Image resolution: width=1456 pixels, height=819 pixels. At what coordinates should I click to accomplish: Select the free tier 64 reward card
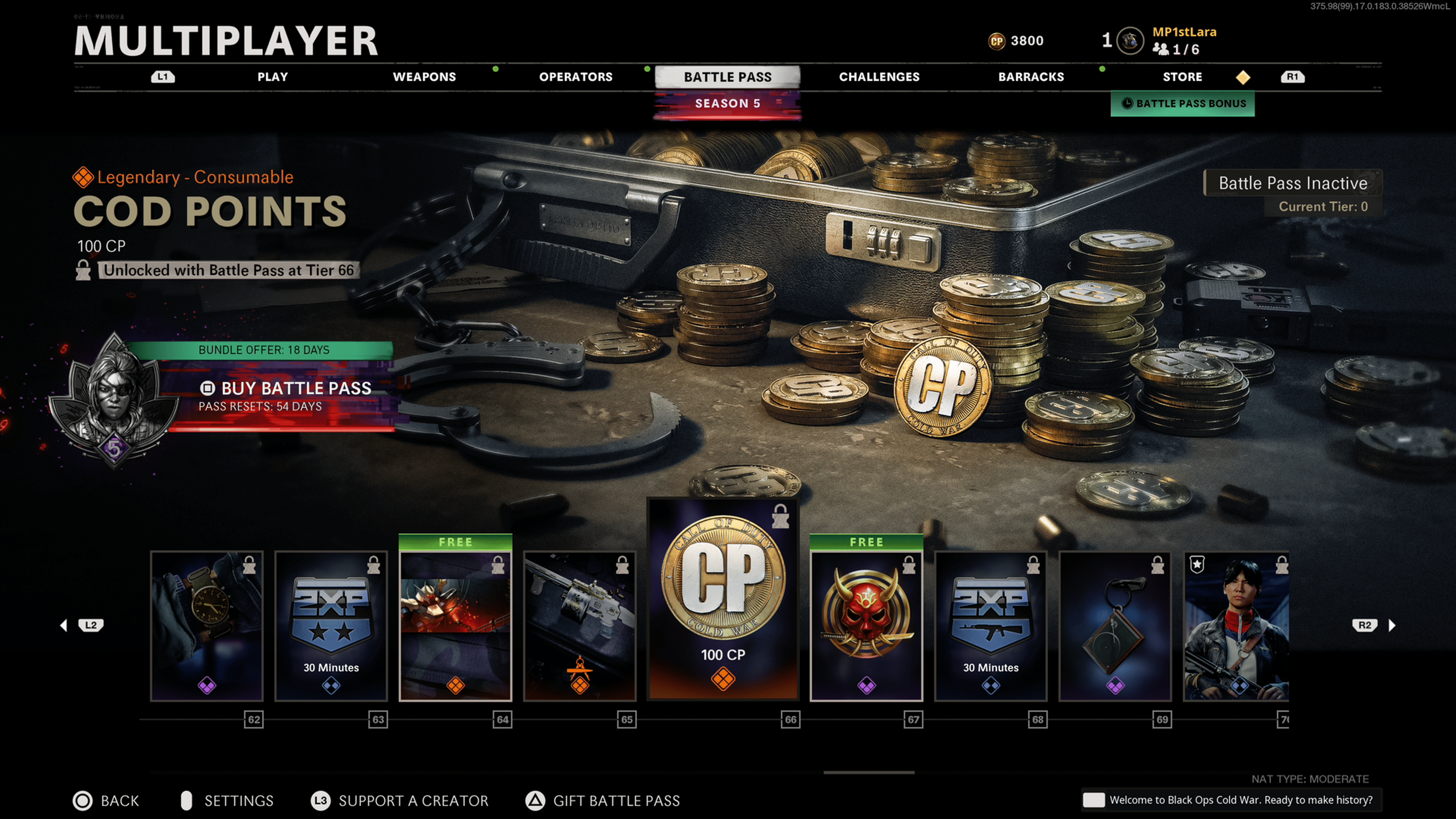coord(455,626)
